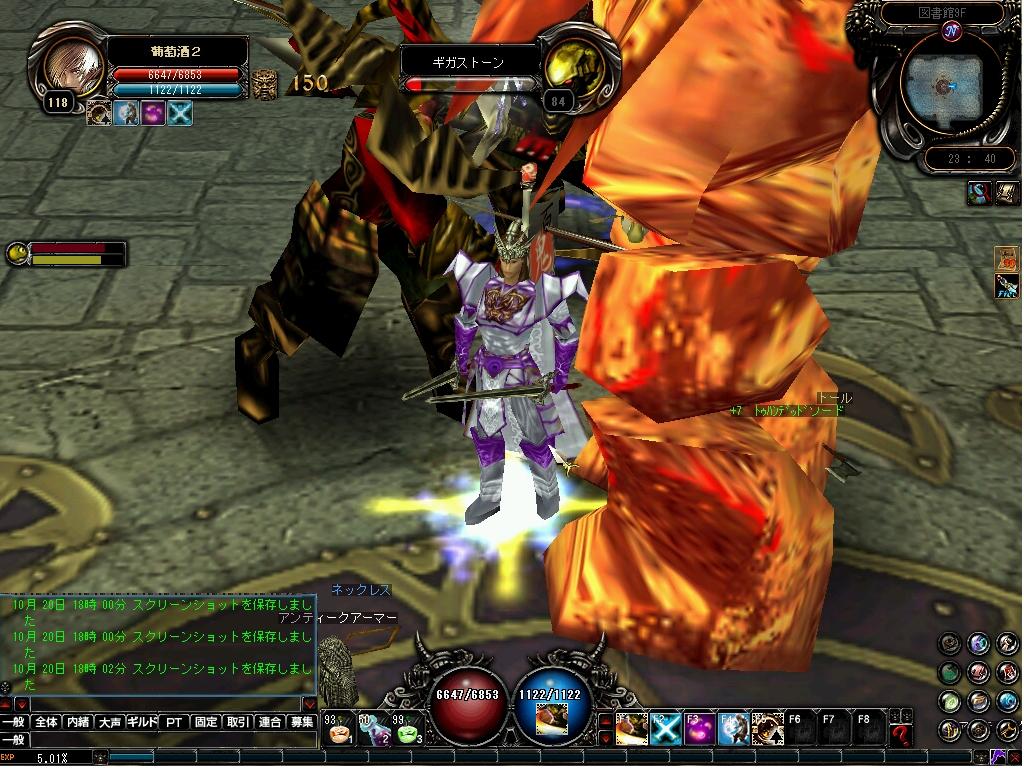Click the minimap of 図書館3F
This screenshot has height=768, width=1024.
(942, 89)
